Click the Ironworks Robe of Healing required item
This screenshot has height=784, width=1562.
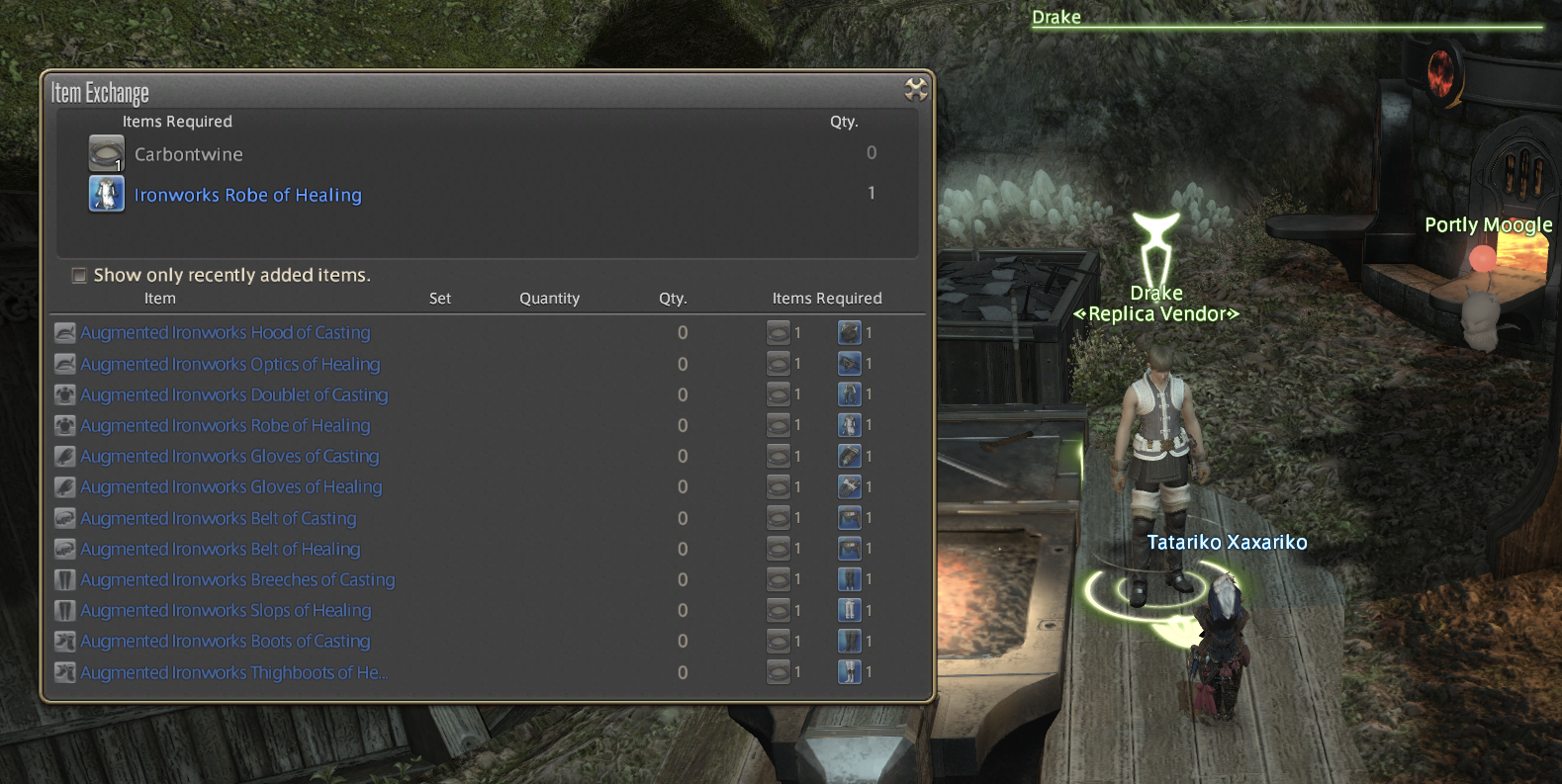[247, 195]
